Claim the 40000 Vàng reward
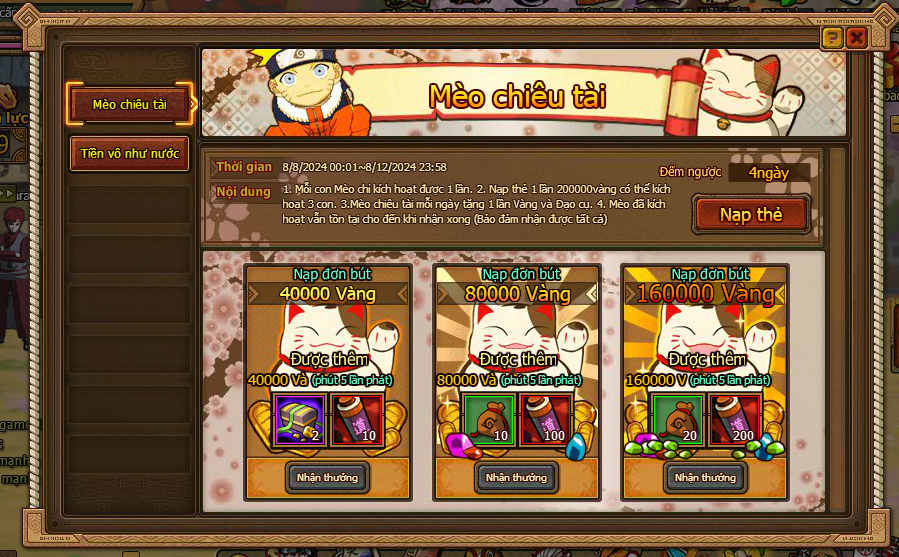 pyautogui.click(x=327, y=477)
